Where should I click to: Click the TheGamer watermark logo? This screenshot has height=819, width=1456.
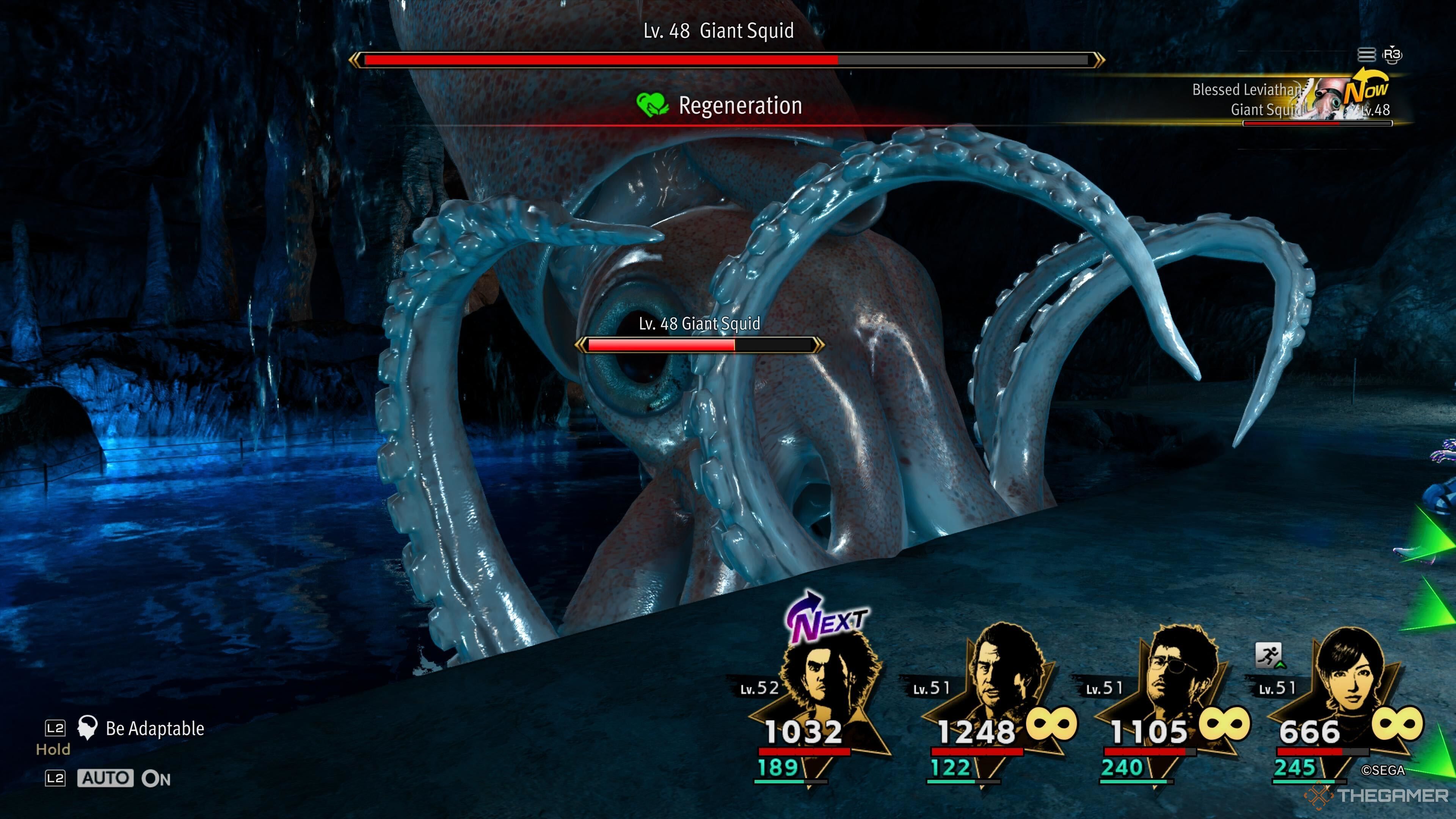pos(1379,795)
